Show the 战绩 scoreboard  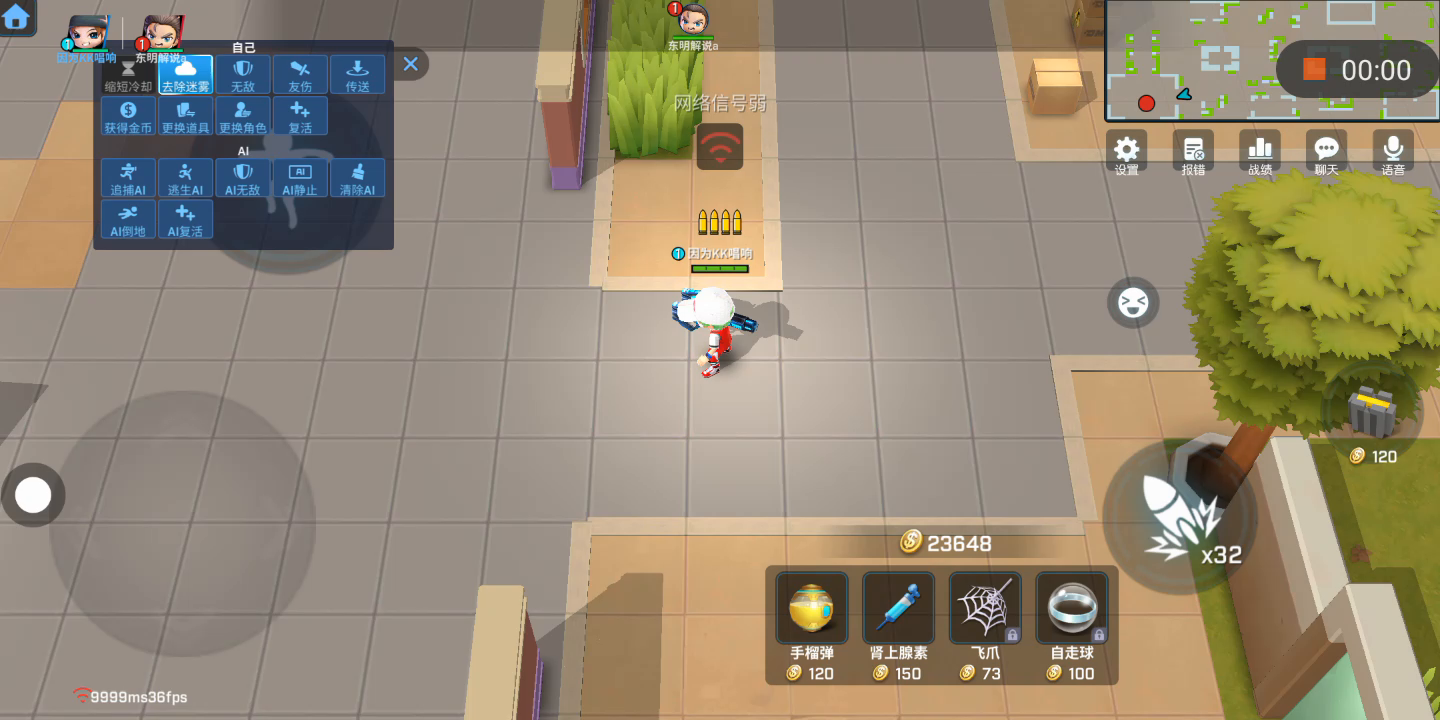[1260, 154]
